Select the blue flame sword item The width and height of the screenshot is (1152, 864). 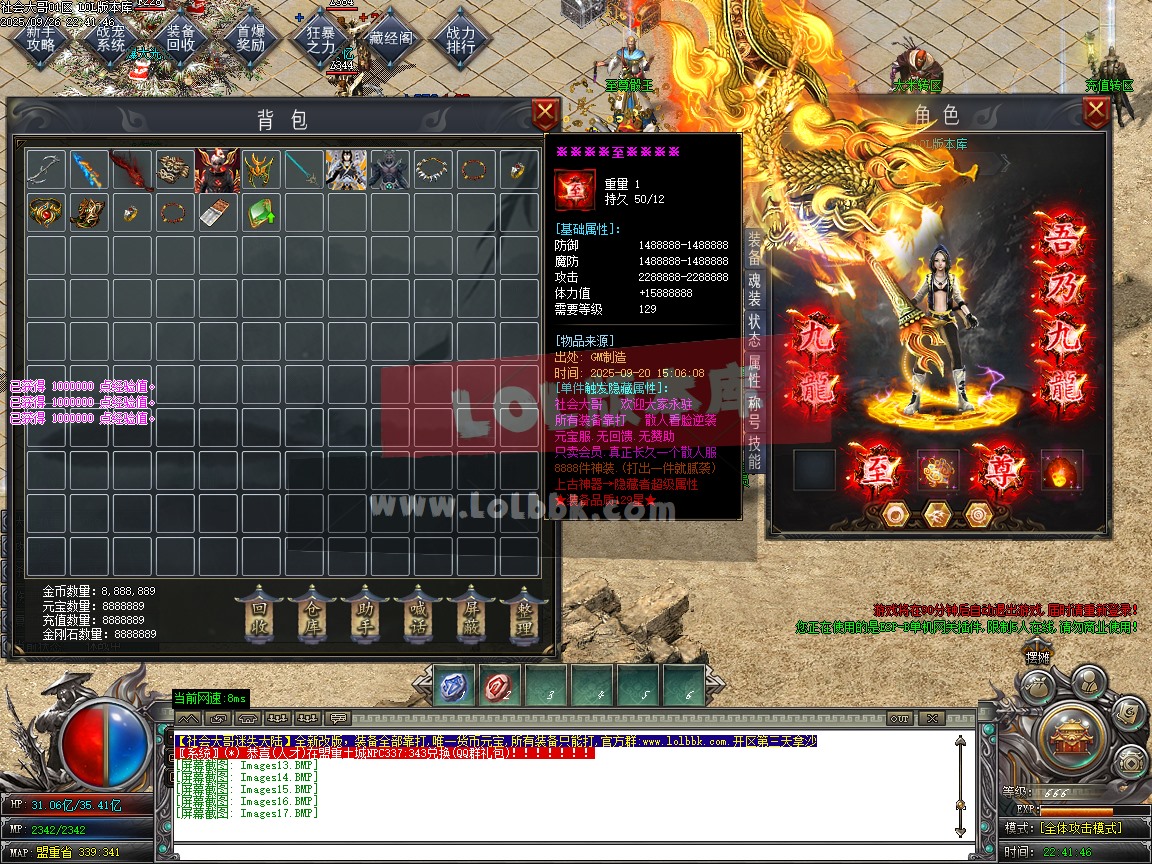click(88, 170)
